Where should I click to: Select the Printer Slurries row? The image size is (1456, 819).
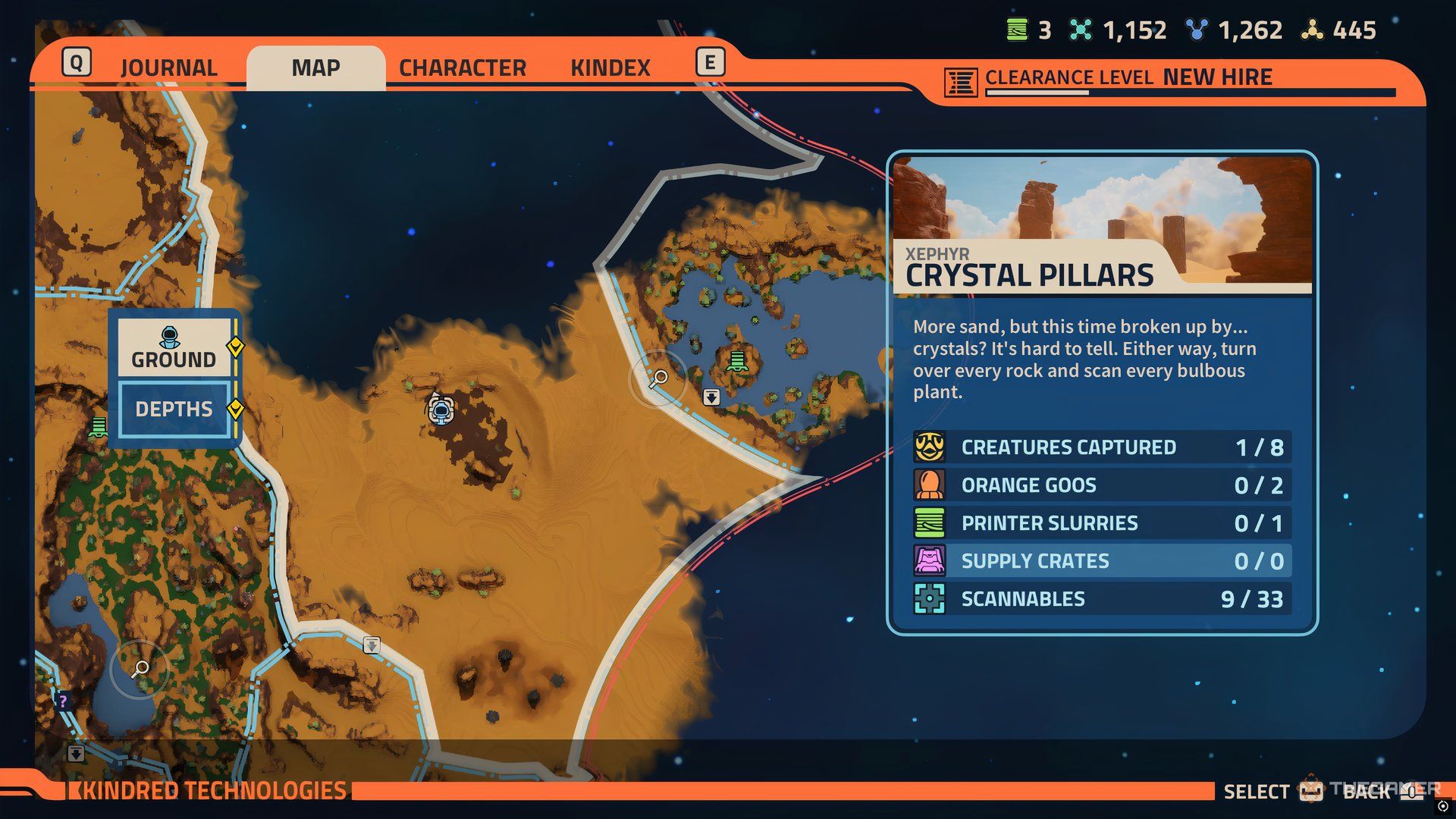click(1102, 523)
